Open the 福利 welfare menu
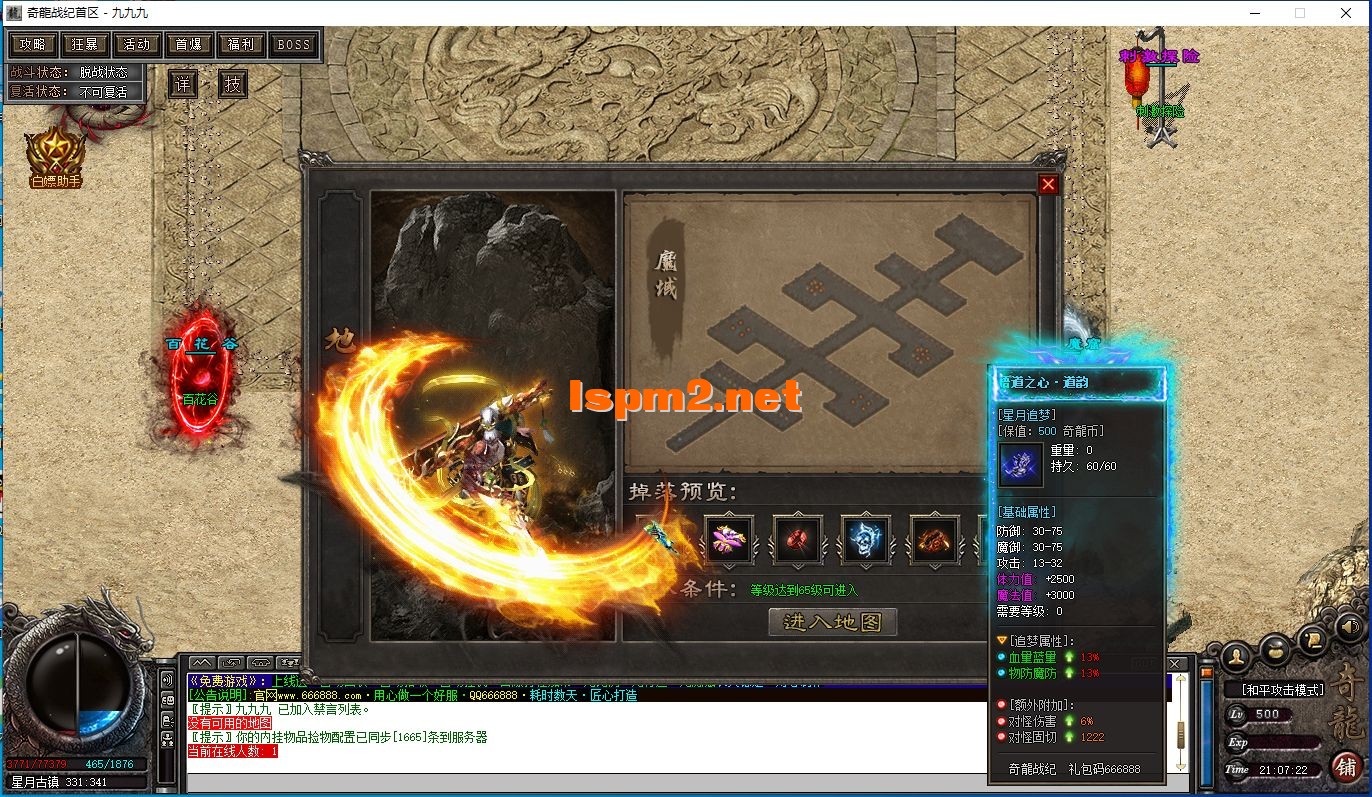Viewport: 1372px width, 797px height. [x=241, y=44]
